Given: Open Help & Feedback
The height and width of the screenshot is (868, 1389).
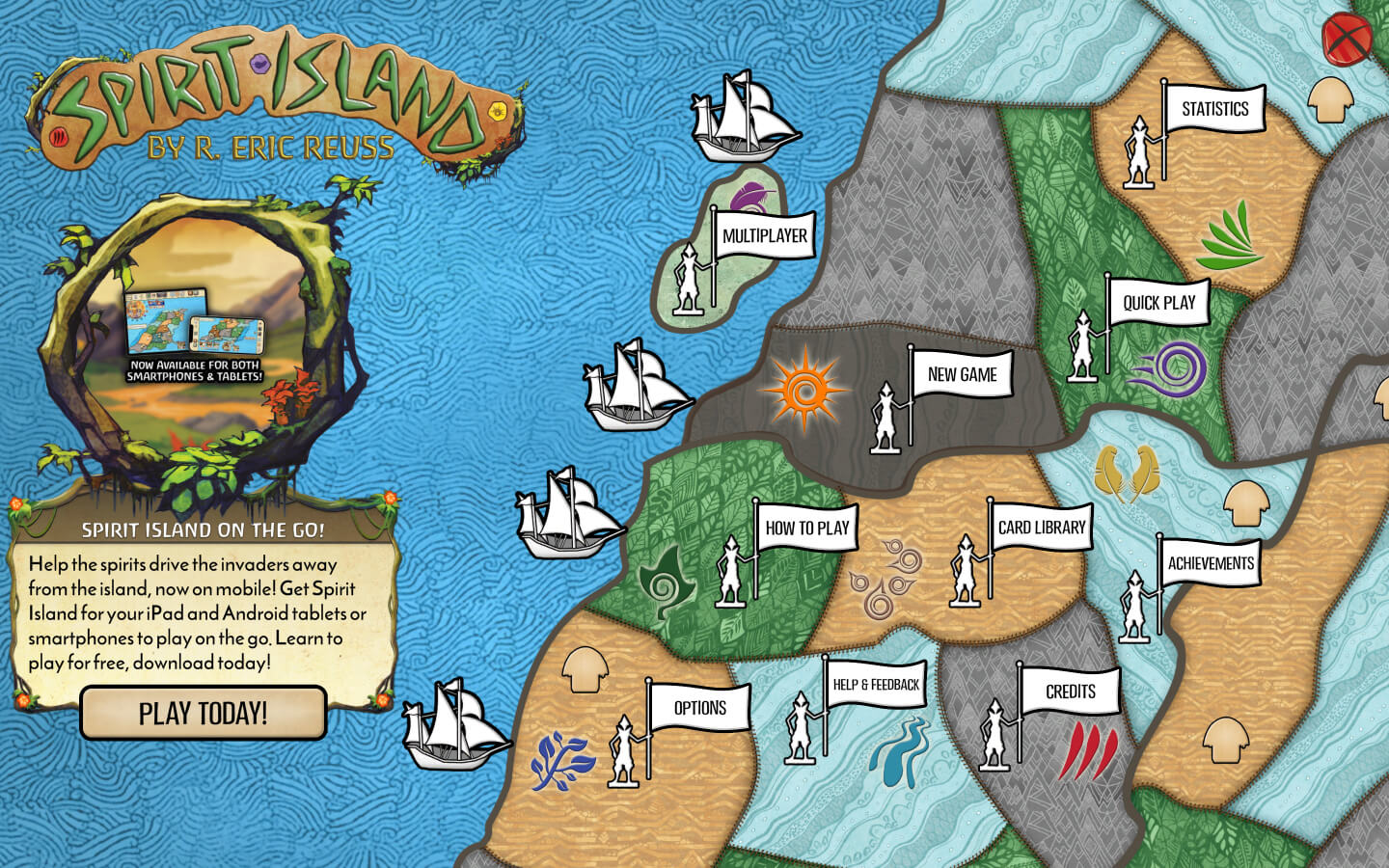Looking at the screenshot, I should [x=876, y=685].
